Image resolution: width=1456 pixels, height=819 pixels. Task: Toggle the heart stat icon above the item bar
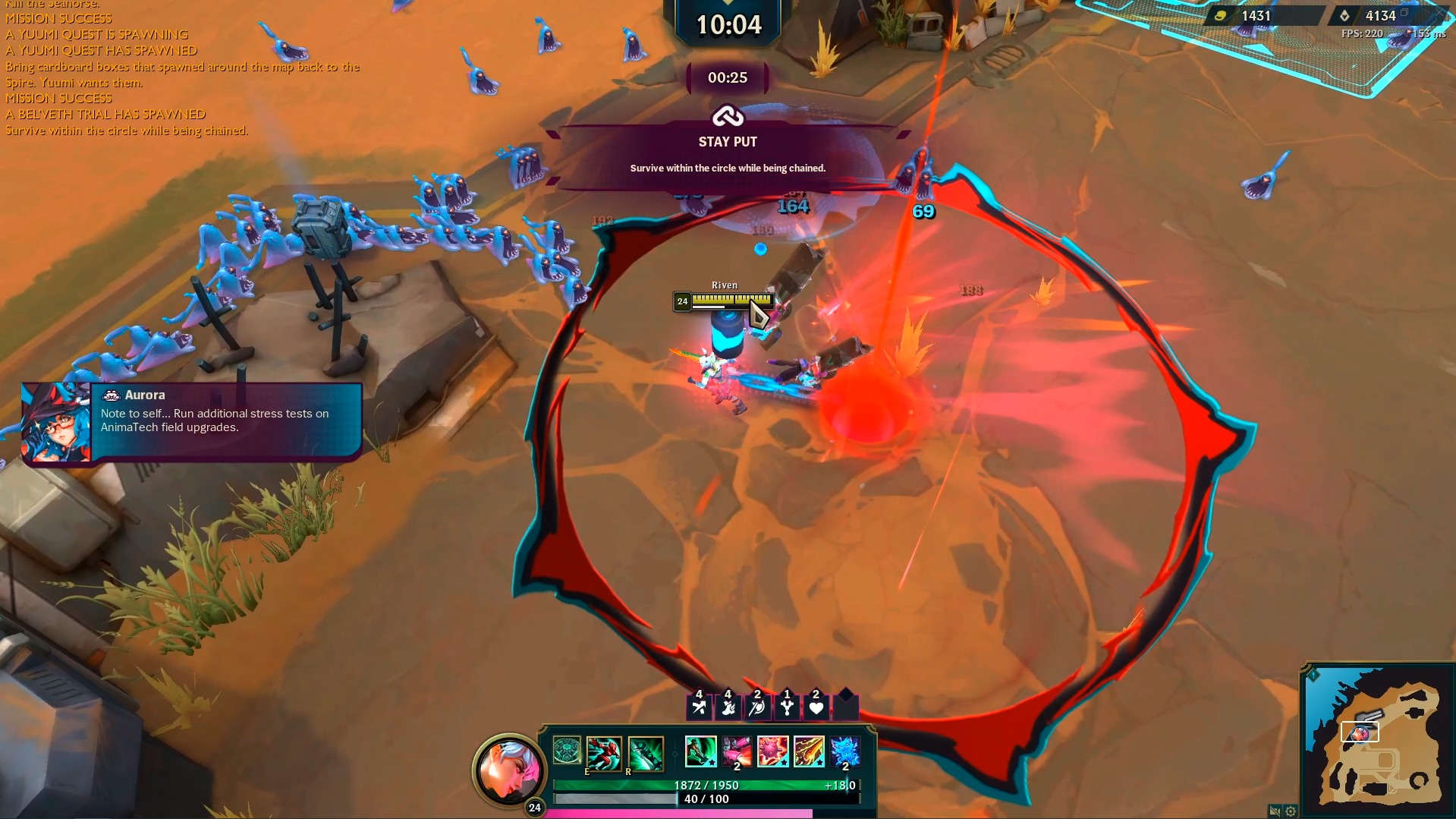pyautogui.click(x=817, y=707)
